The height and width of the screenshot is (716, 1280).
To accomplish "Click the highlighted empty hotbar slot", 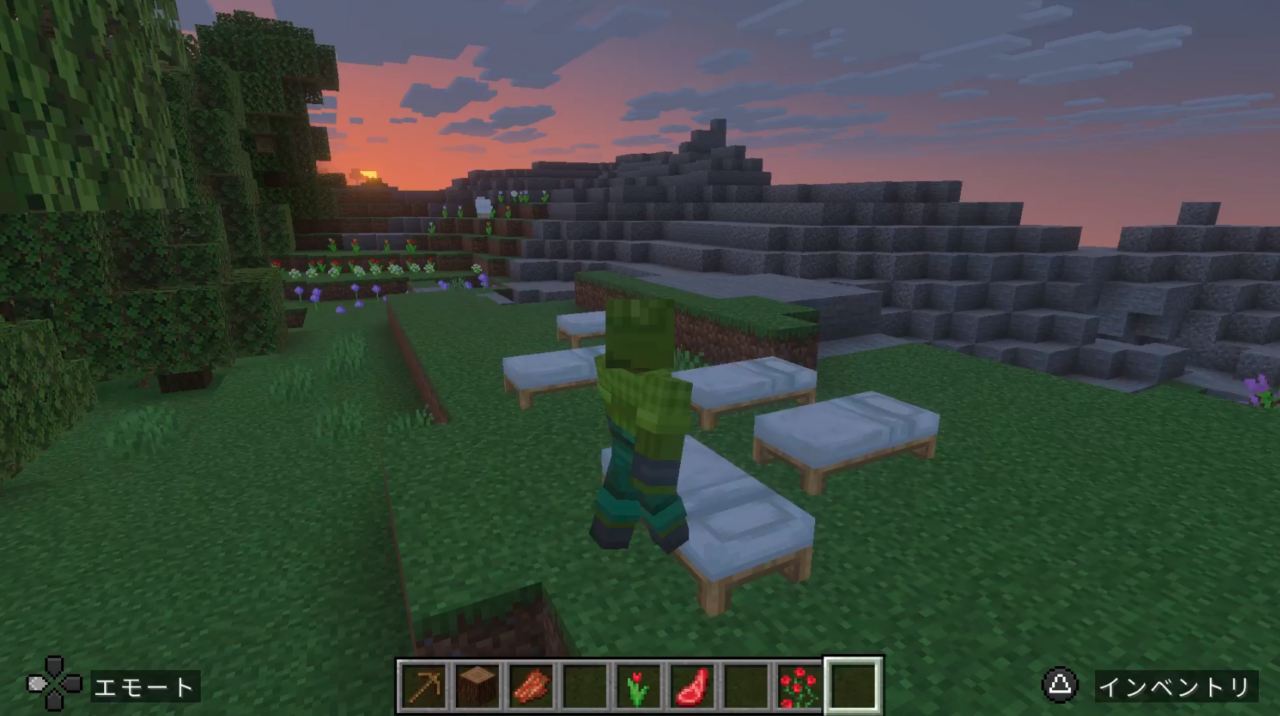I will [x=853, y=687].
